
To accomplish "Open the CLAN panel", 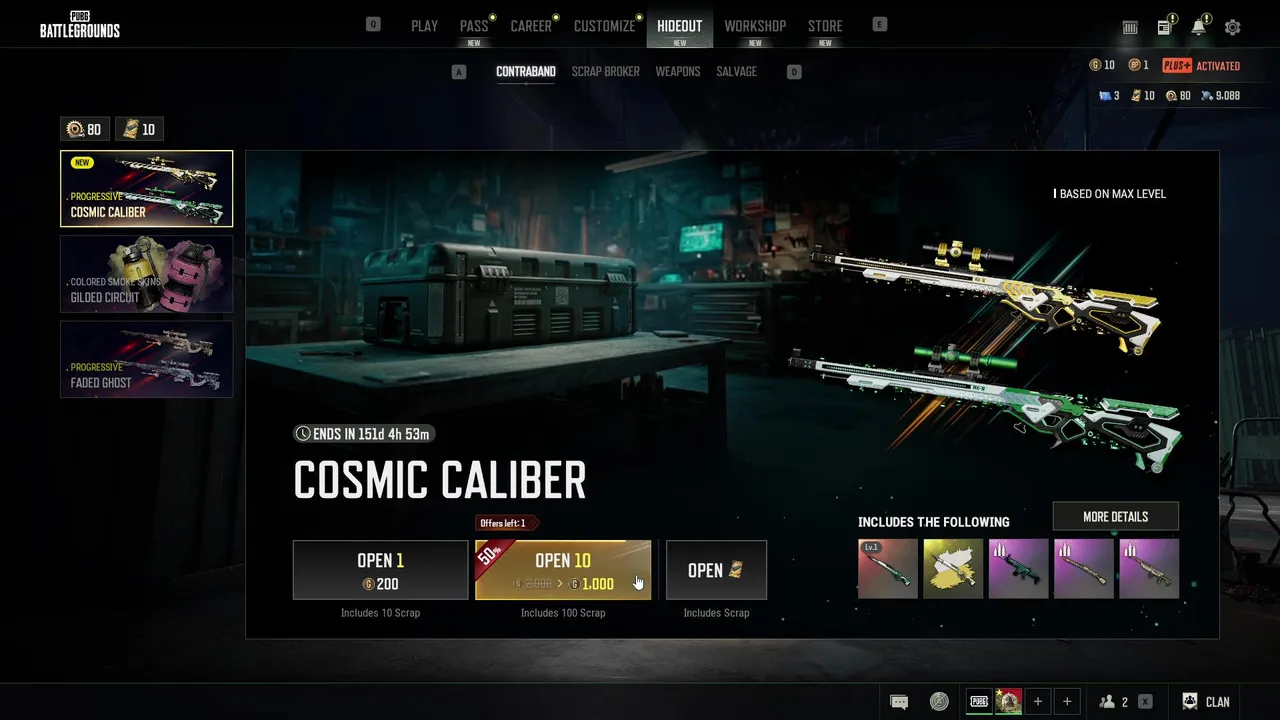I will (1206, 702).
